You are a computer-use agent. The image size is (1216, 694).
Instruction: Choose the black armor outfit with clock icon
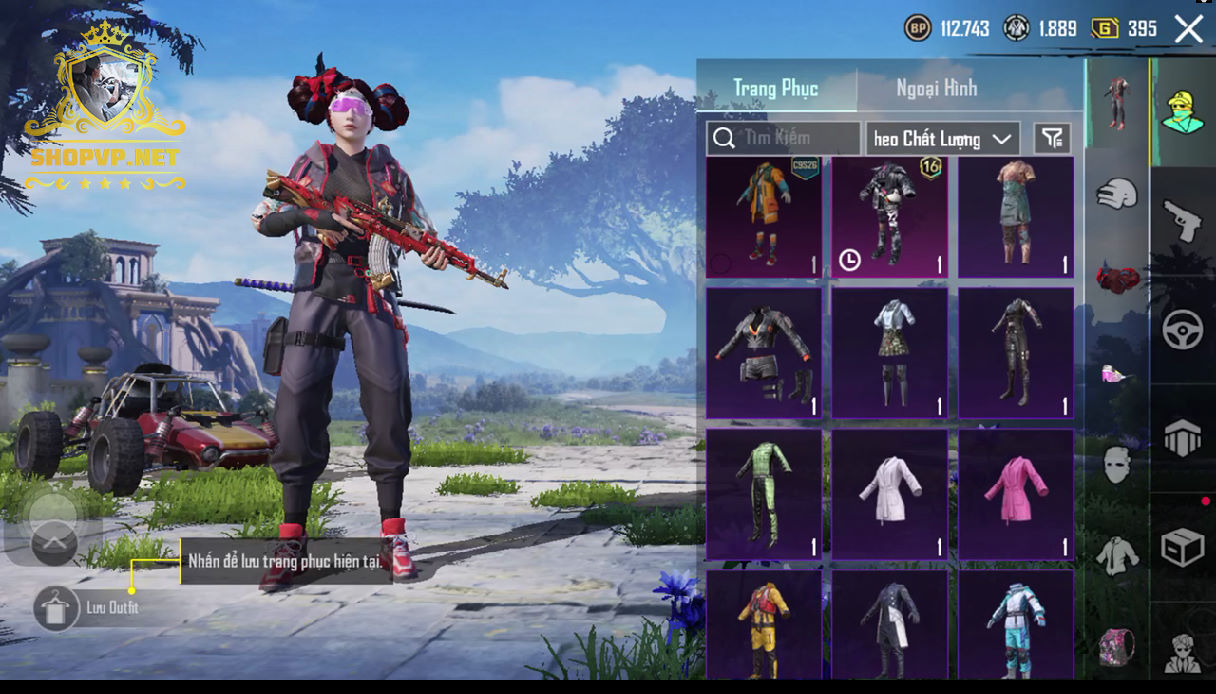click(890, 217)
